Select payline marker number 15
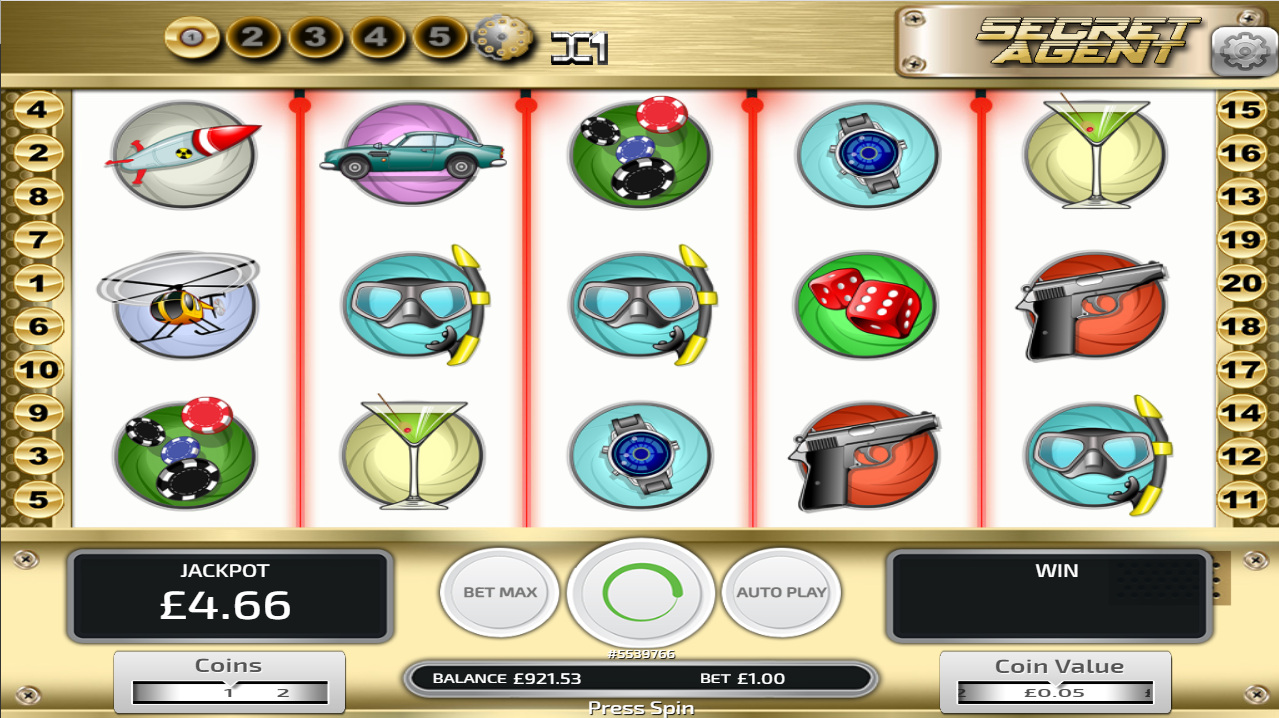This screenshot has height=718, width=1279. click(x=1241, y=109)
